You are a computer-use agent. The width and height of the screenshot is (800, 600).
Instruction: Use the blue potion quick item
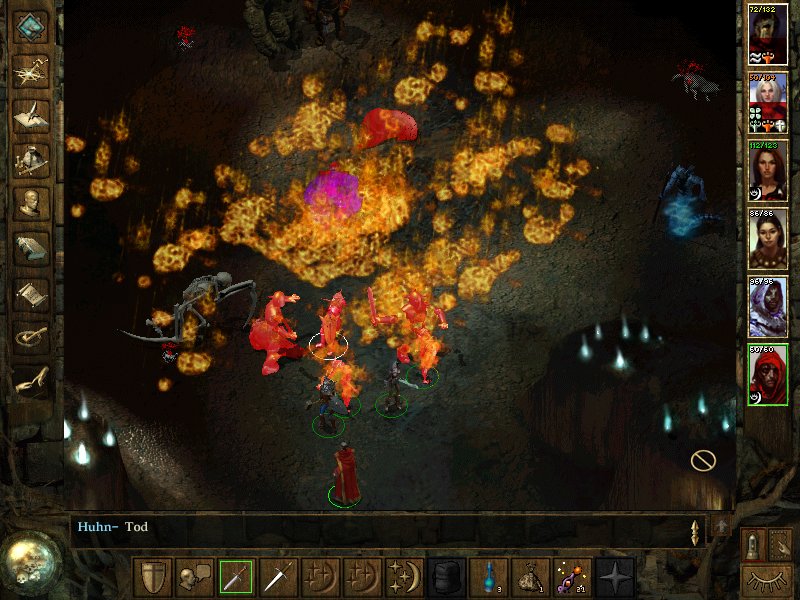(x=487, y=577)
